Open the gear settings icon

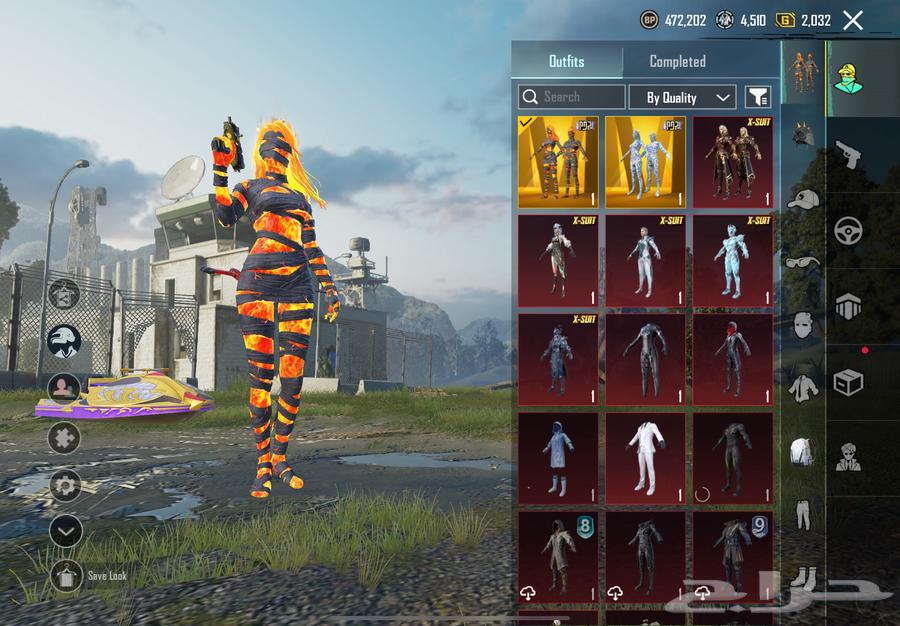coord(66,487)
